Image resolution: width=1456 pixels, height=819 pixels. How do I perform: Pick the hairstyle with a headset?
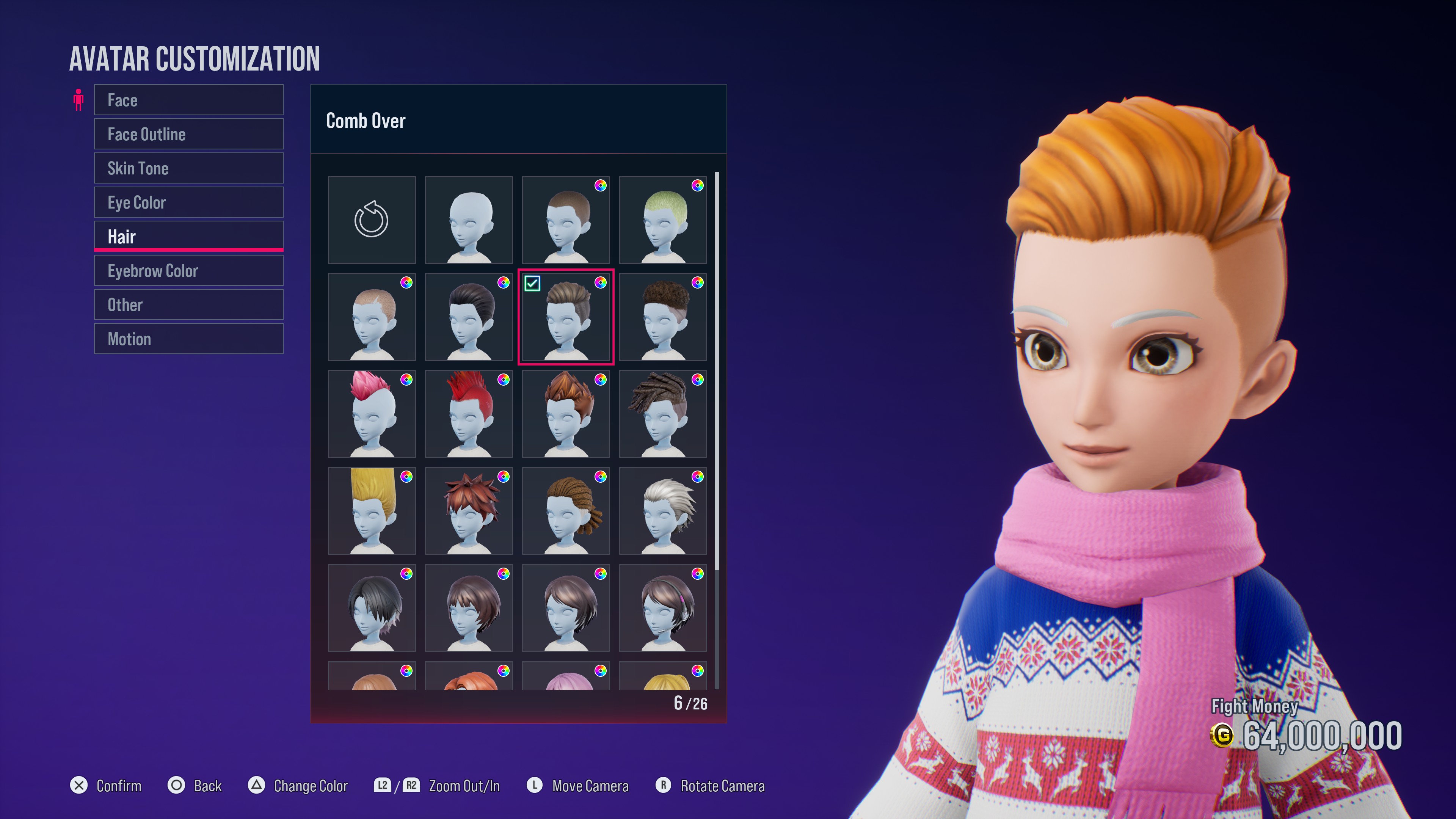pos(662,607)
